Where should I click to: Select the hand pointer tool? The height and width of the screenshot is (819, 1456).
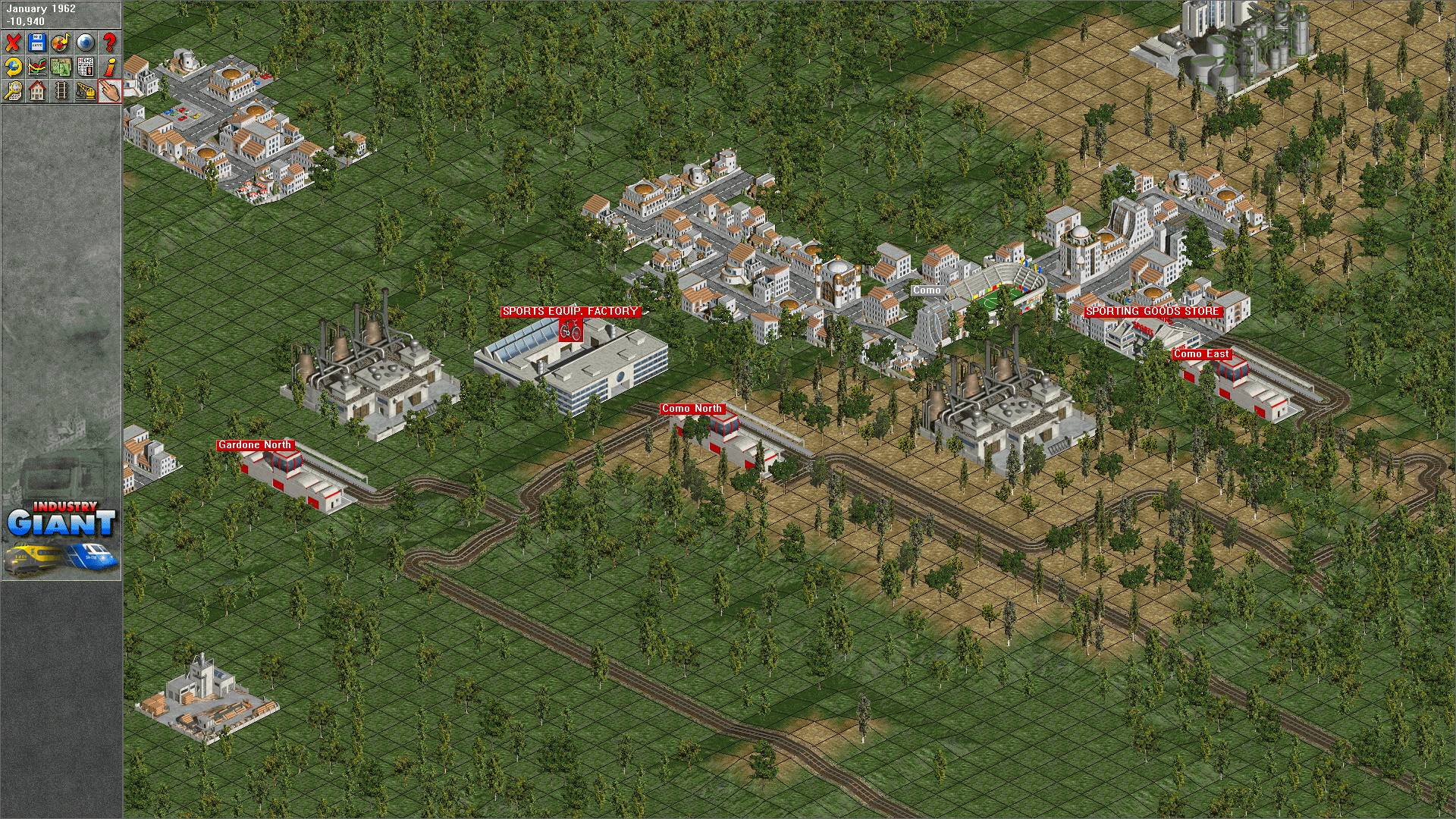109,91
